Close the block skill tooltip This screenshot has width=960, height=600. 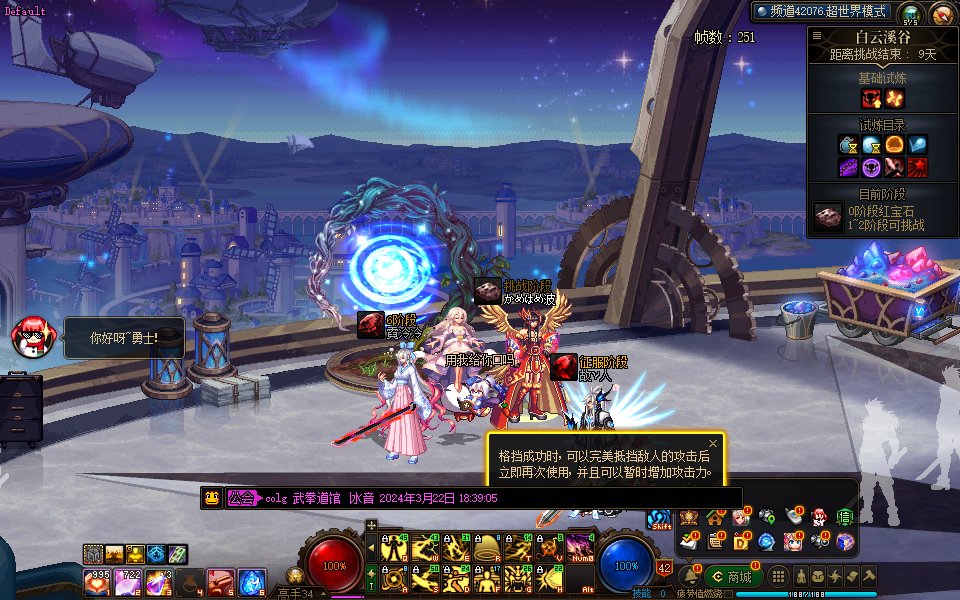pos(713,443)
